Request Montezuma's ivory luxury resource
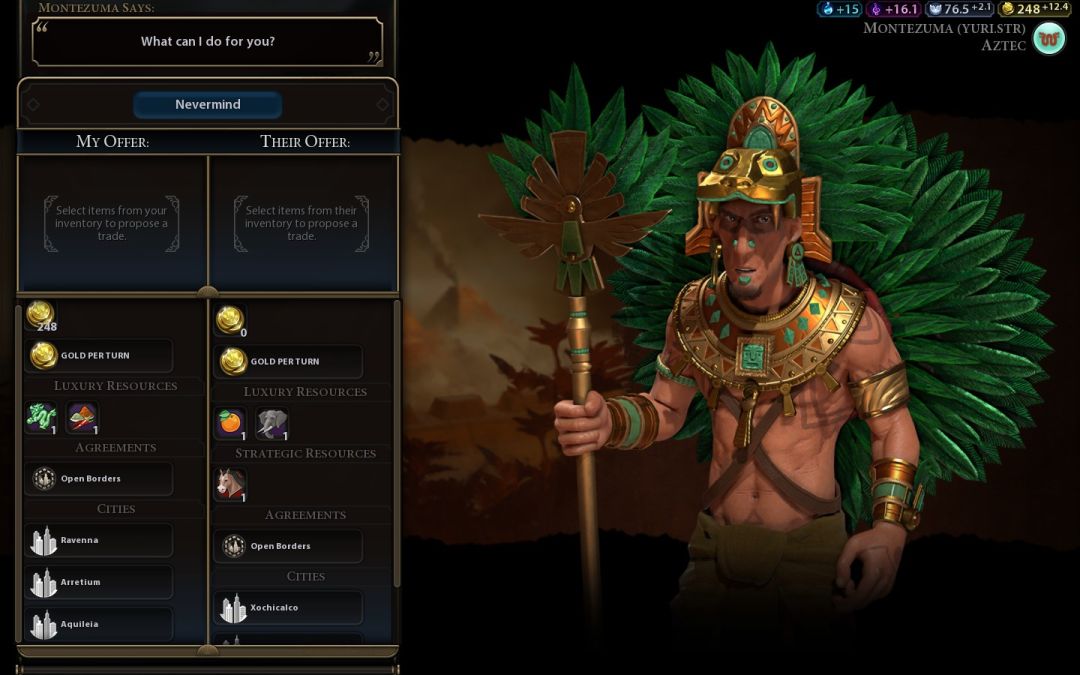The image size is (1080, 675). pos(272,423)
